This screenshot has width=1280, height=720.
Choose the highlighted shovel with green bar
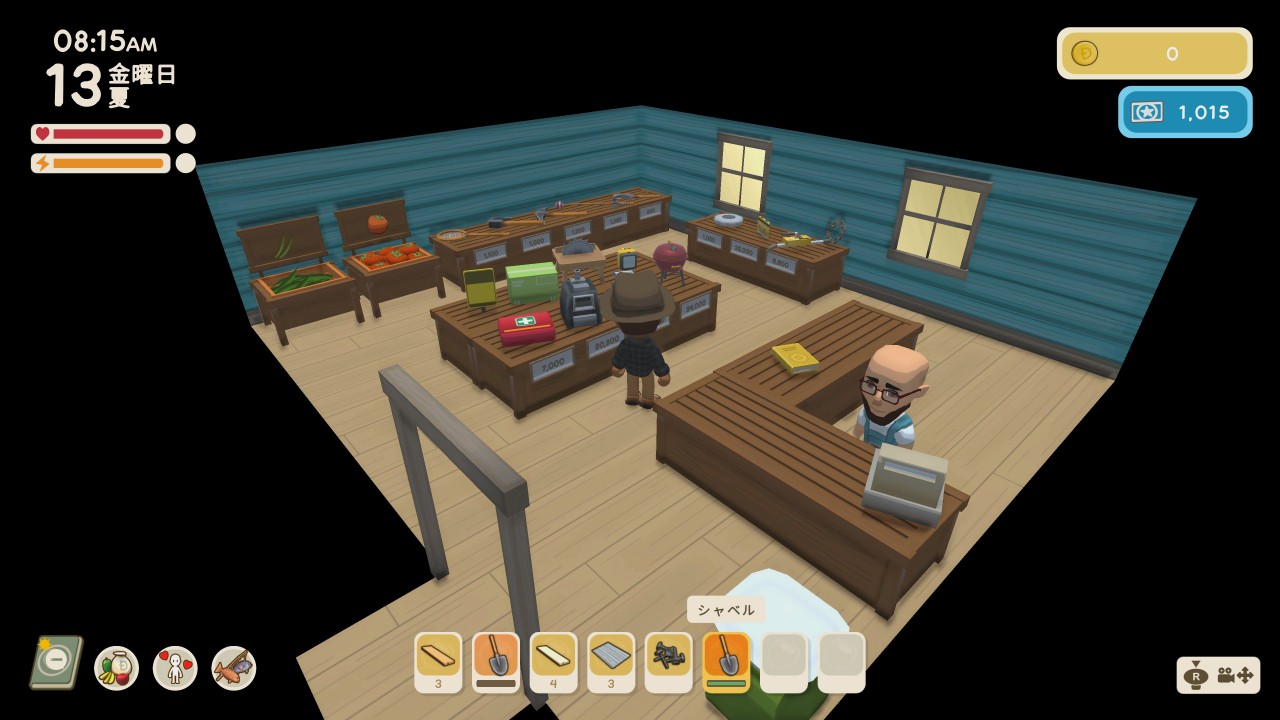[x=726, y=661]
